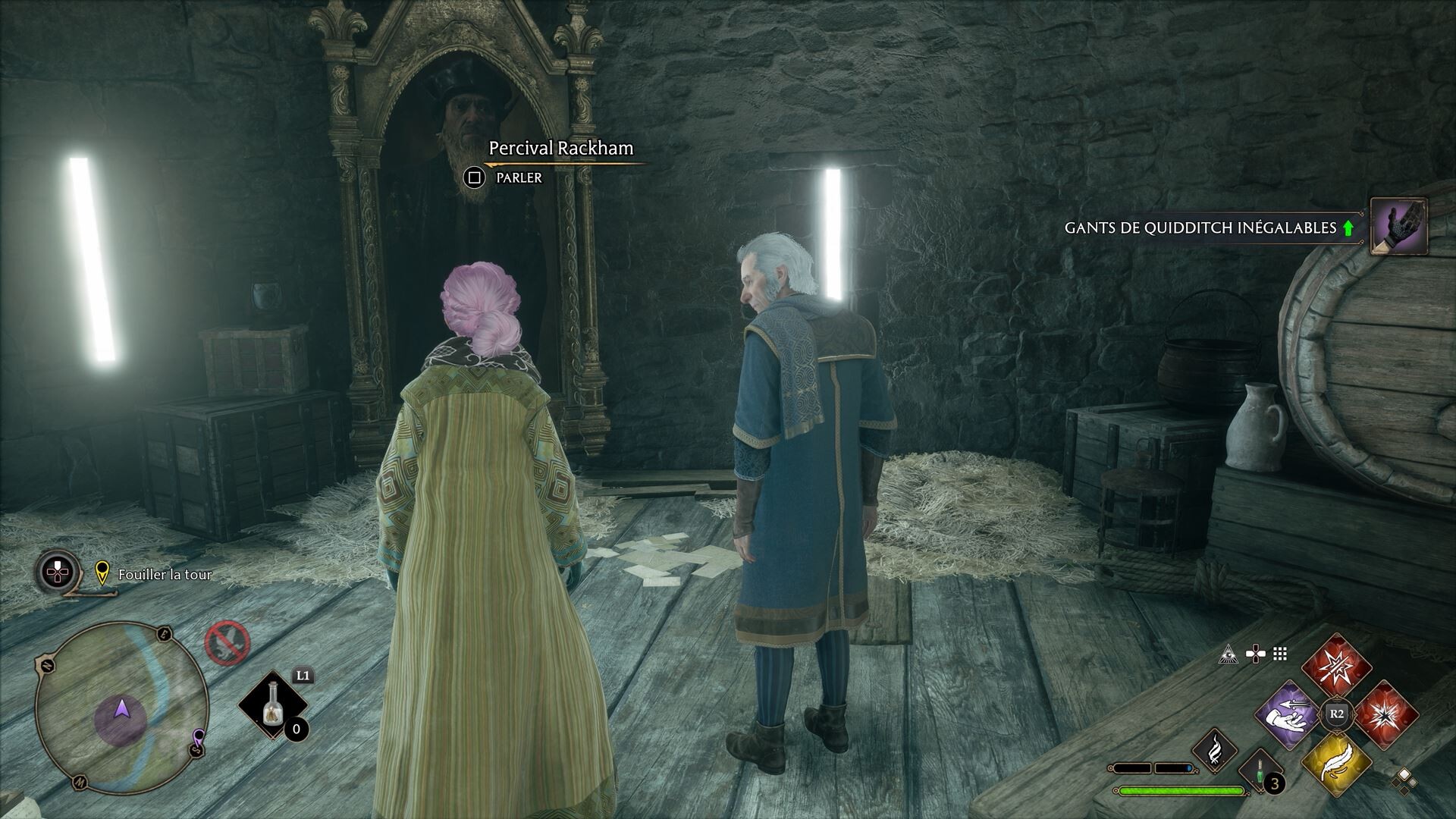Toggle the smoke tool slot near health bar
The width and height of the screenshot is (1456, 819).
(1216, 751)
